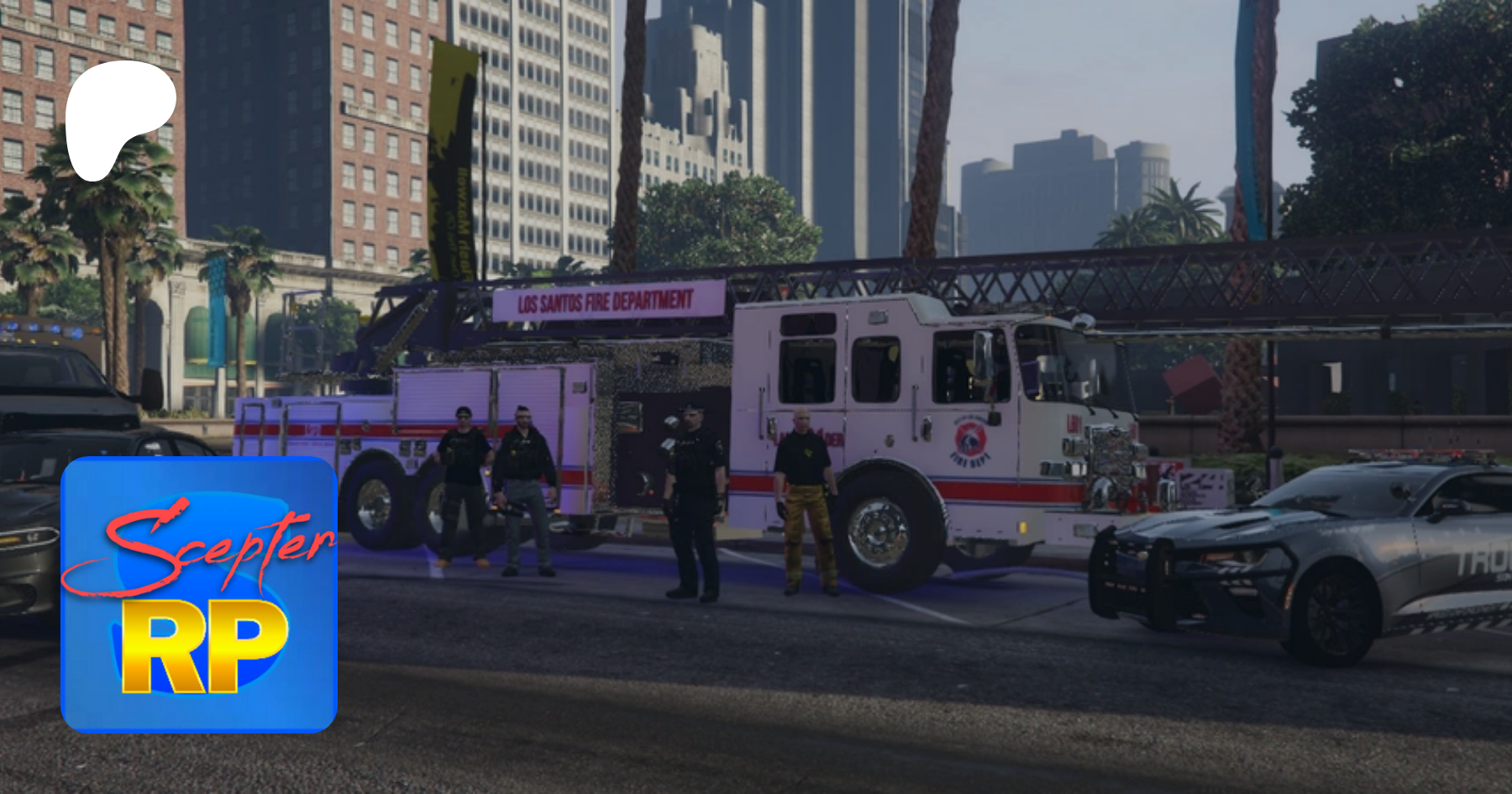This screenshot has height=794, width=1512.
Task: Open the Scepter RP logo tile
Action: [199, 595]
